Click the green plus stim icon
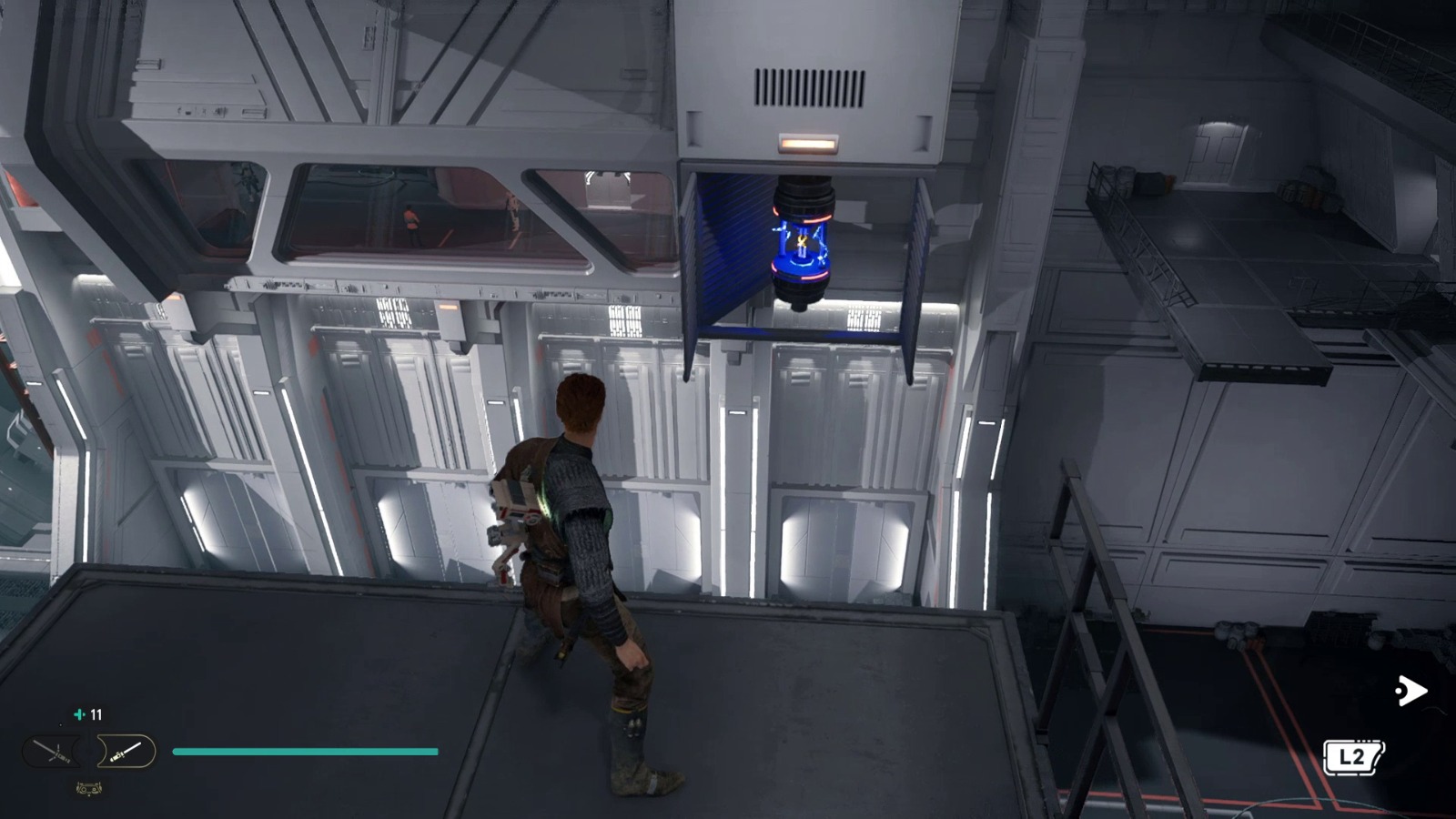The height and width of the screenshot is (819, 1456). [x=79, y=714]
